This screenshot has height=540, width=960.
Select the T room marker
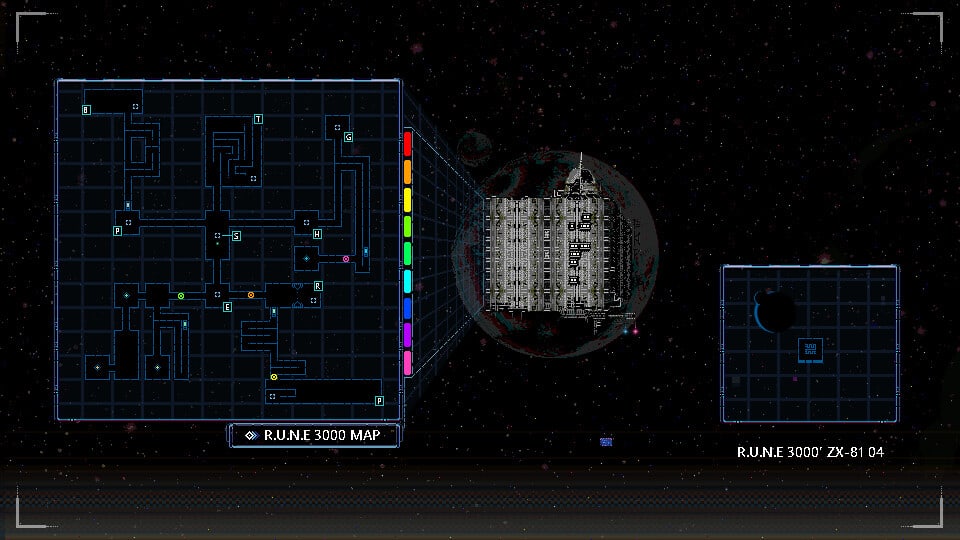click(258, 119)
